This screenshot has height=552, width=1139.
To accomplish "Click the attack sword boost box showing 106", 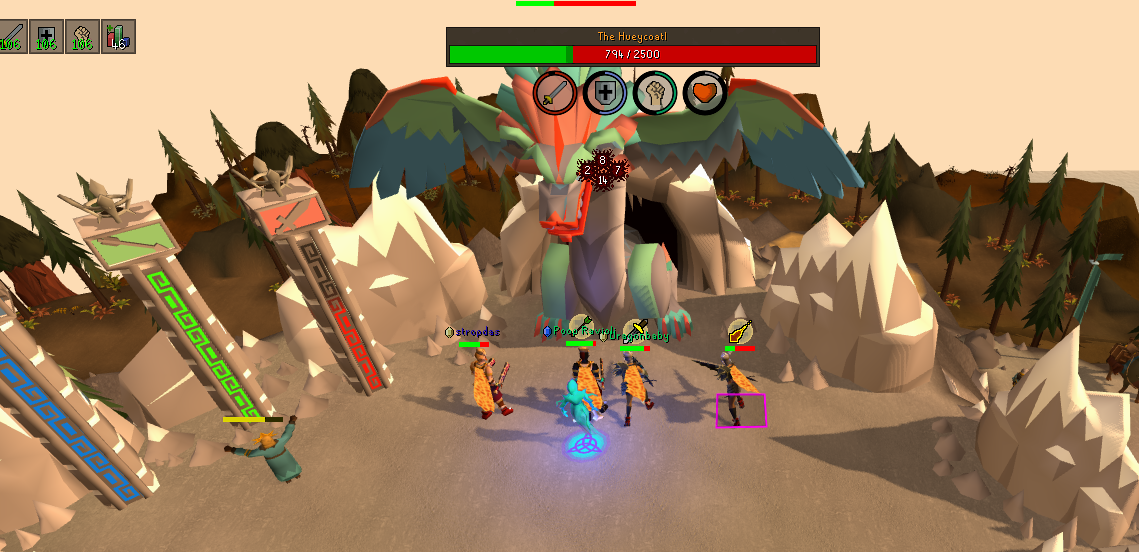I will coord(12,36).
